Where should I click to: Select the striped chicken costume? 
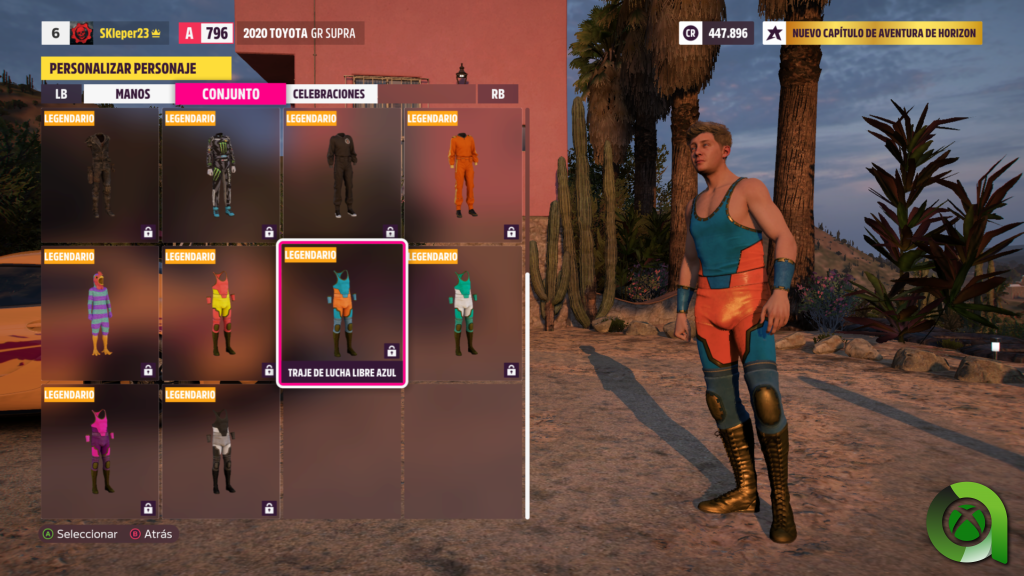click(100, 313)
